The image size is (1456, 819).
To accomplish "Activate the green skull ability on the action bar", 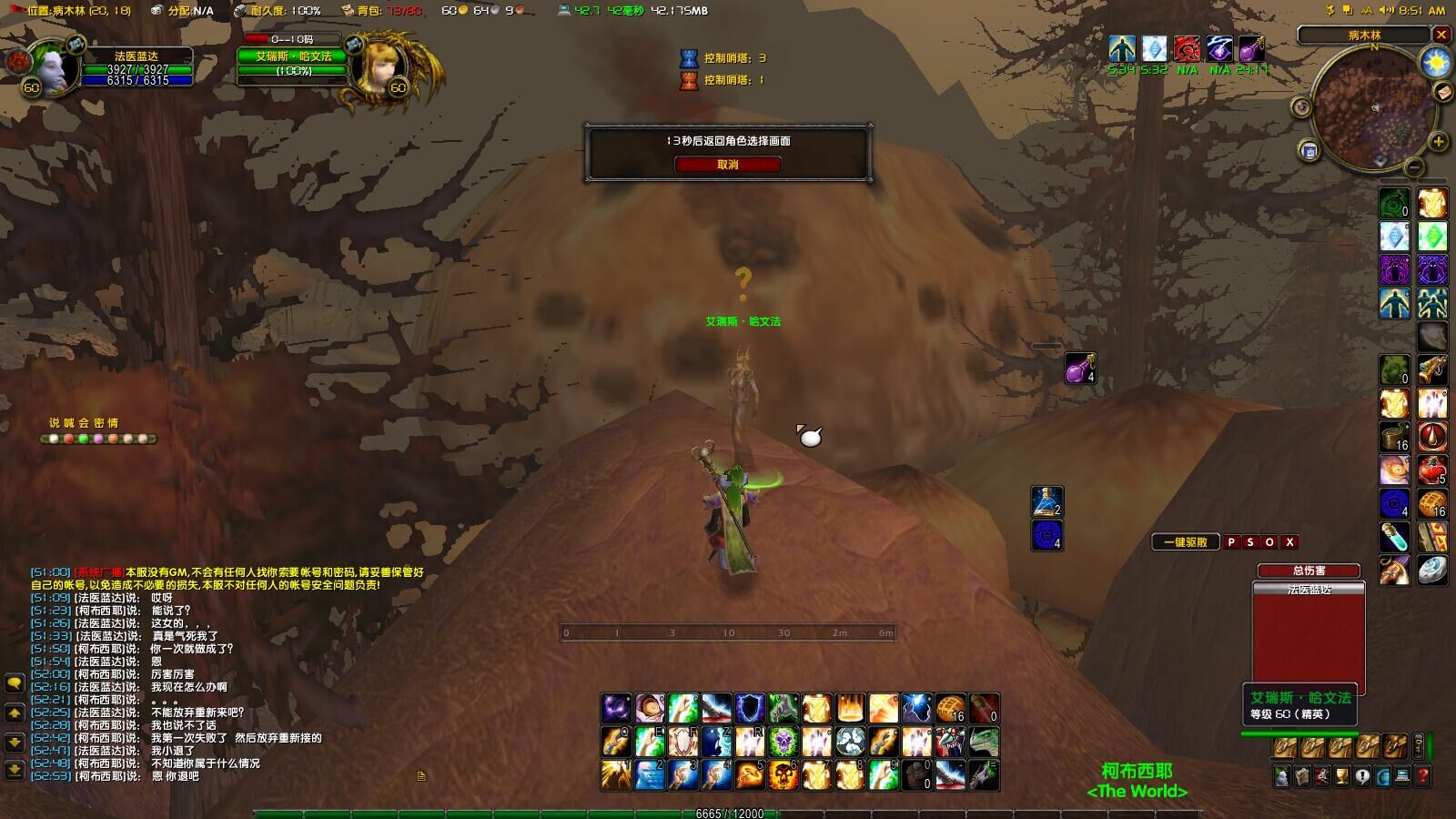I will [x=783, y=742].
